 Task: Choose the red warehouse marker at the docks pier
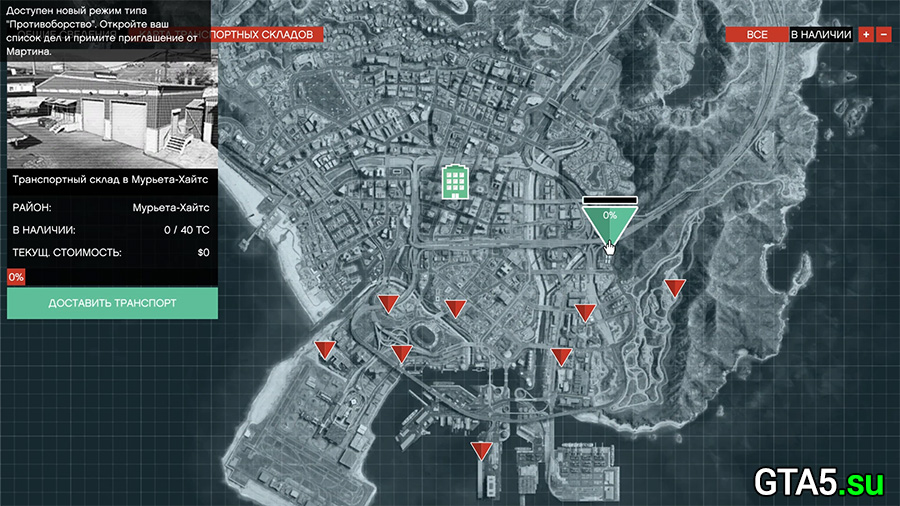[482, 450]
